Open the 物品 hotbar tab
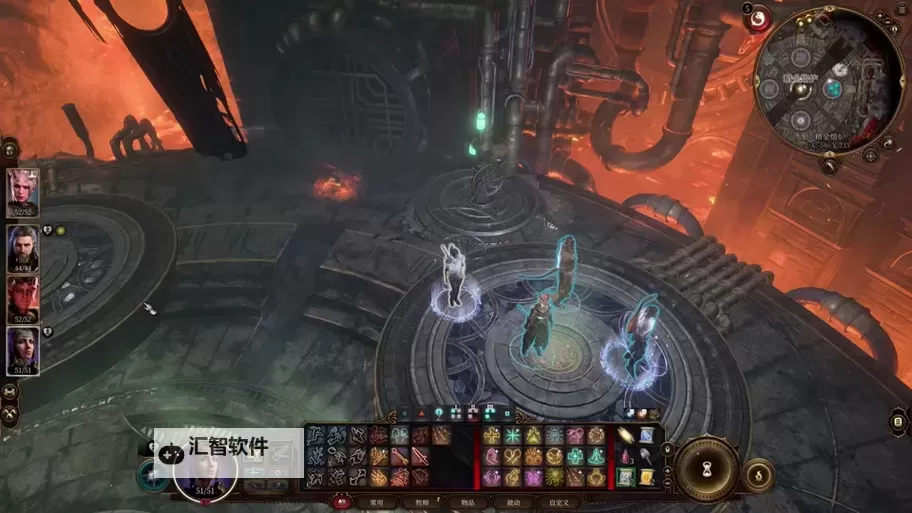Viewport: 912px width, 513px height. (467, 502)
